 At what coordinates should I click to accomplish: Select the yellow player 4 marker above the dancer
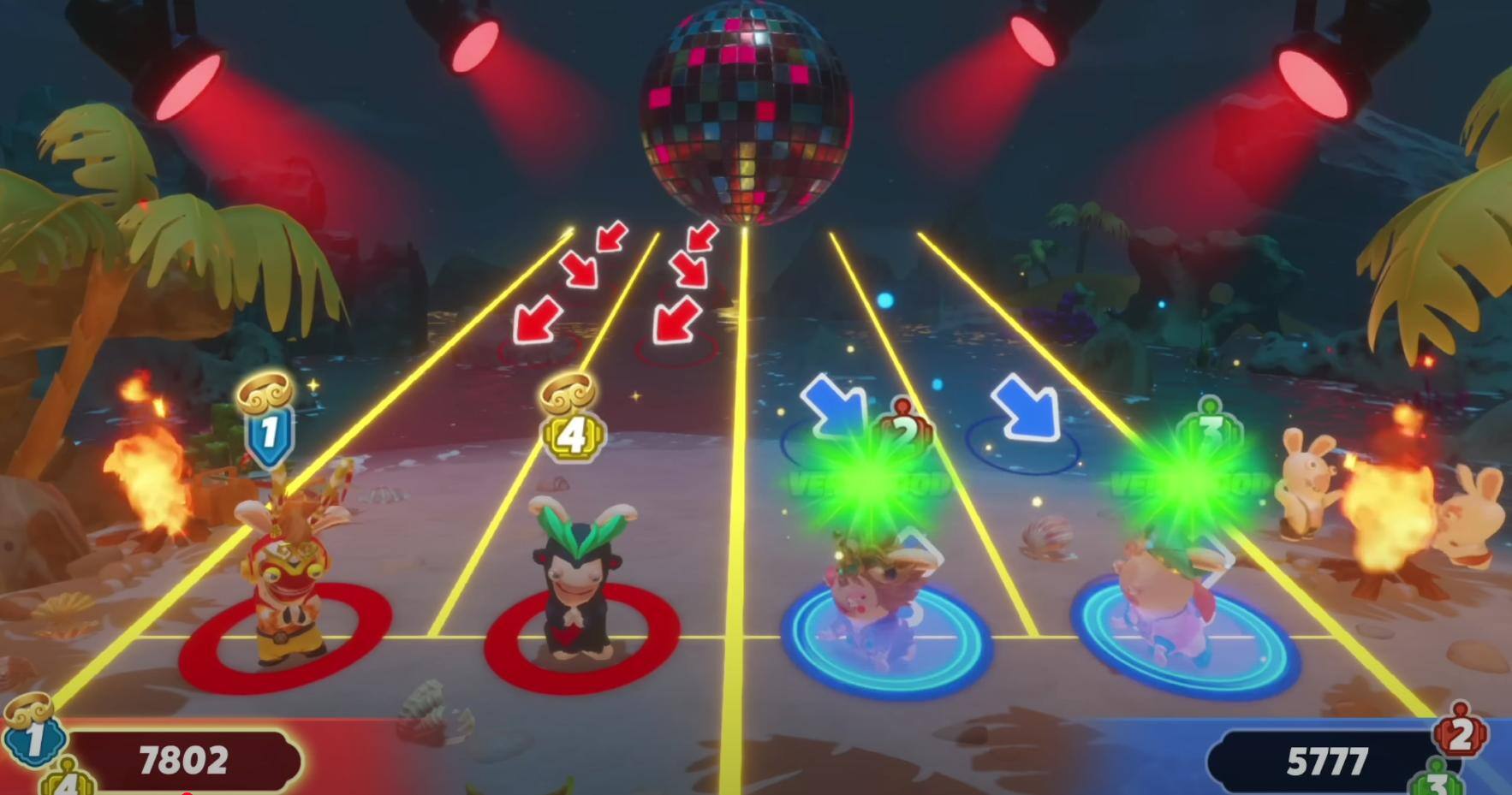tap(572, 435)
